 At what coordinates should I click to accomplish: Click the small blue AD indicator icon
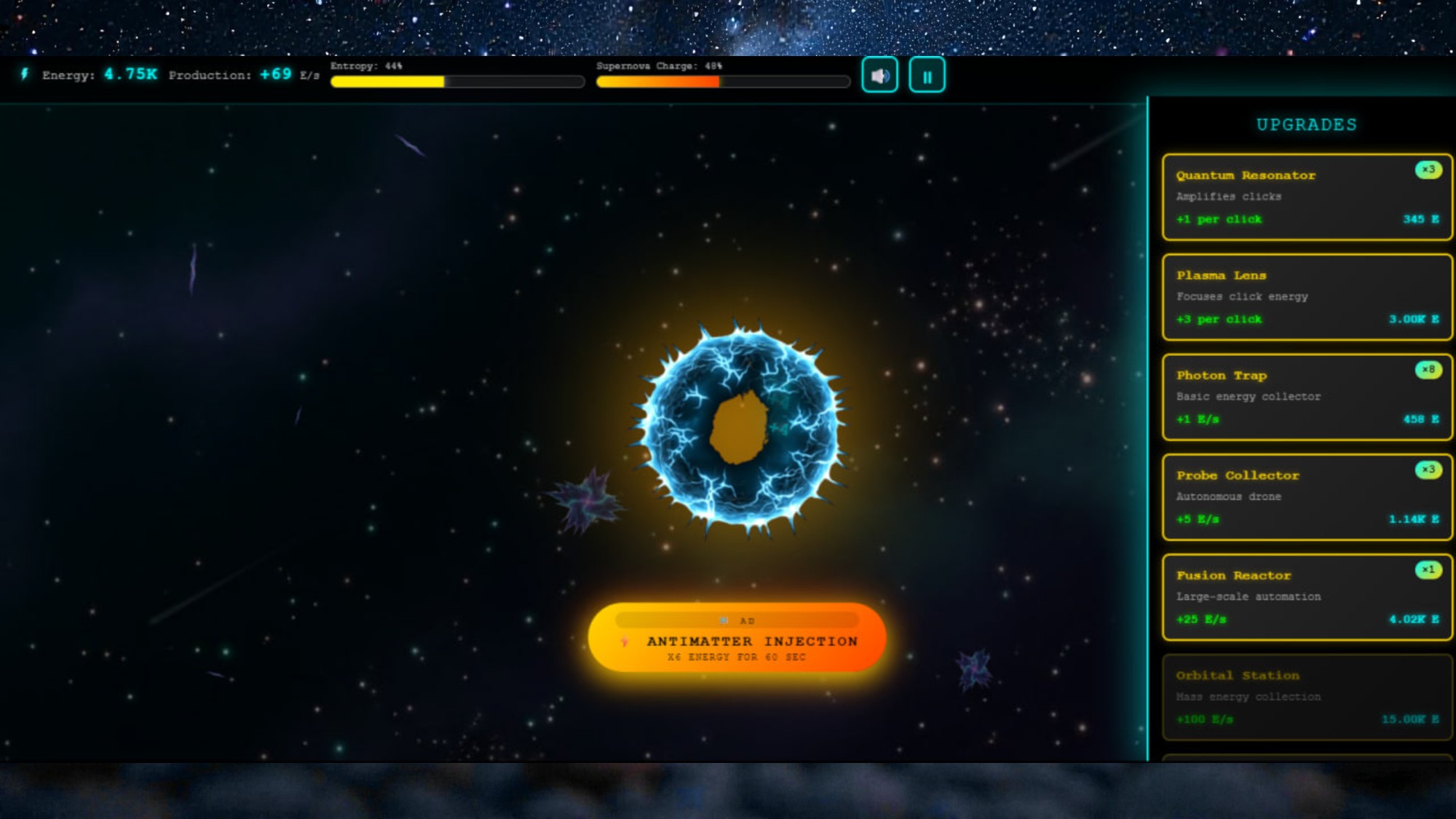coord(722,620)
